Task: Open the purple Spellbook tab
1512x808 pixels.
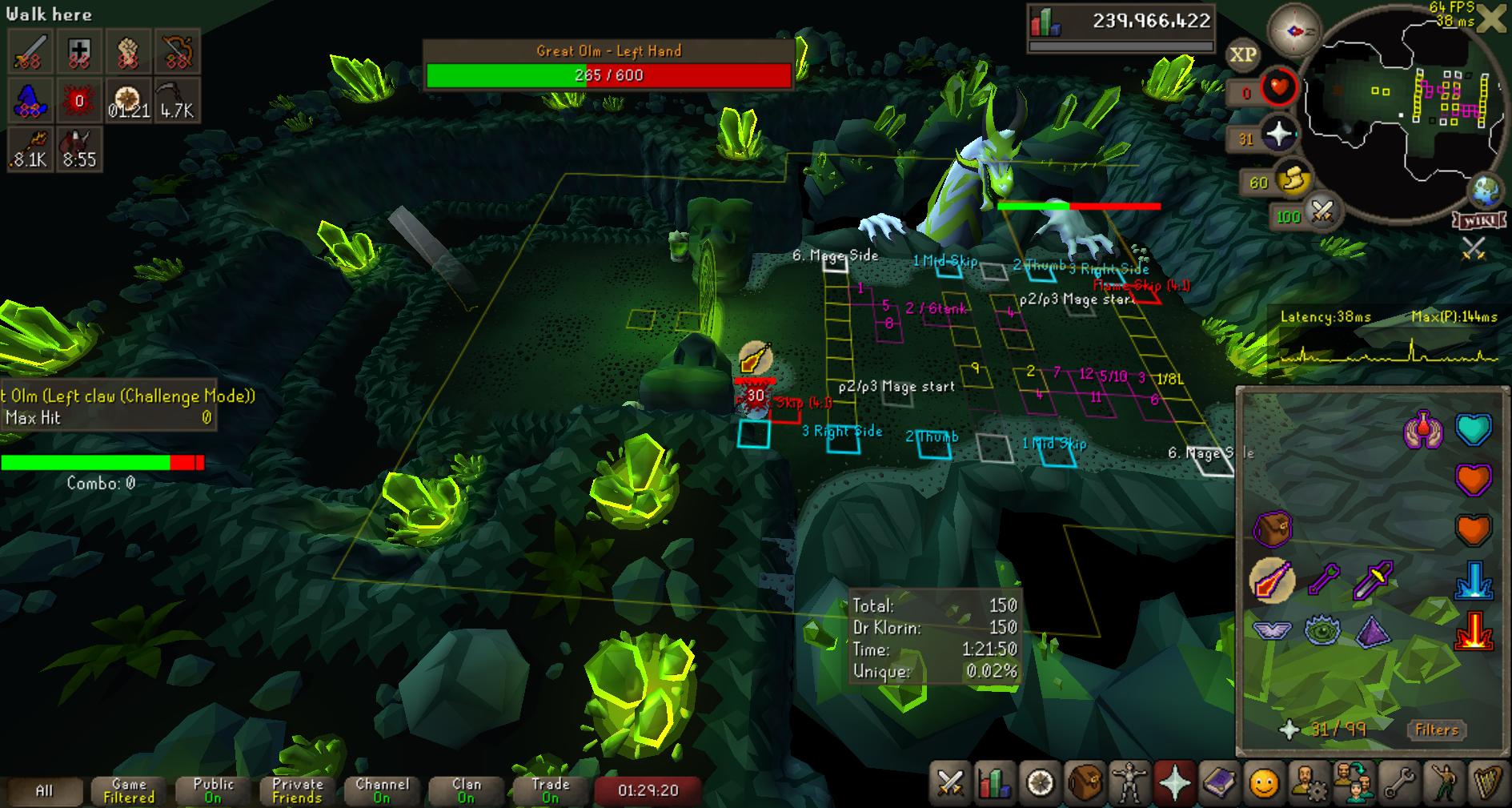Action: pyautogui.click(x=1219, y=783)
